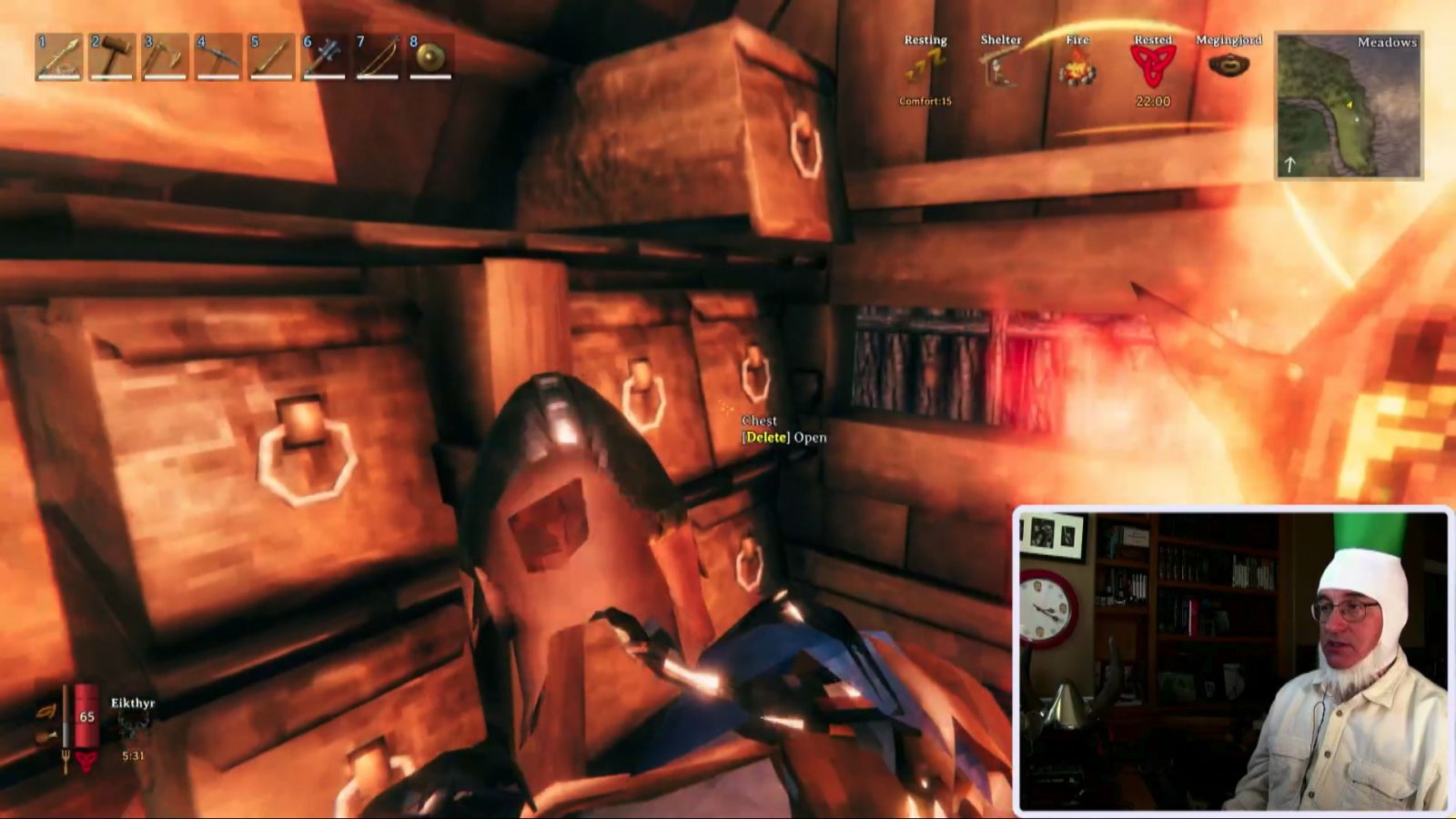Activate the Eikthyr forsaken power icon
Viewport: 1456px width, 819px height.
coord(133,725)
